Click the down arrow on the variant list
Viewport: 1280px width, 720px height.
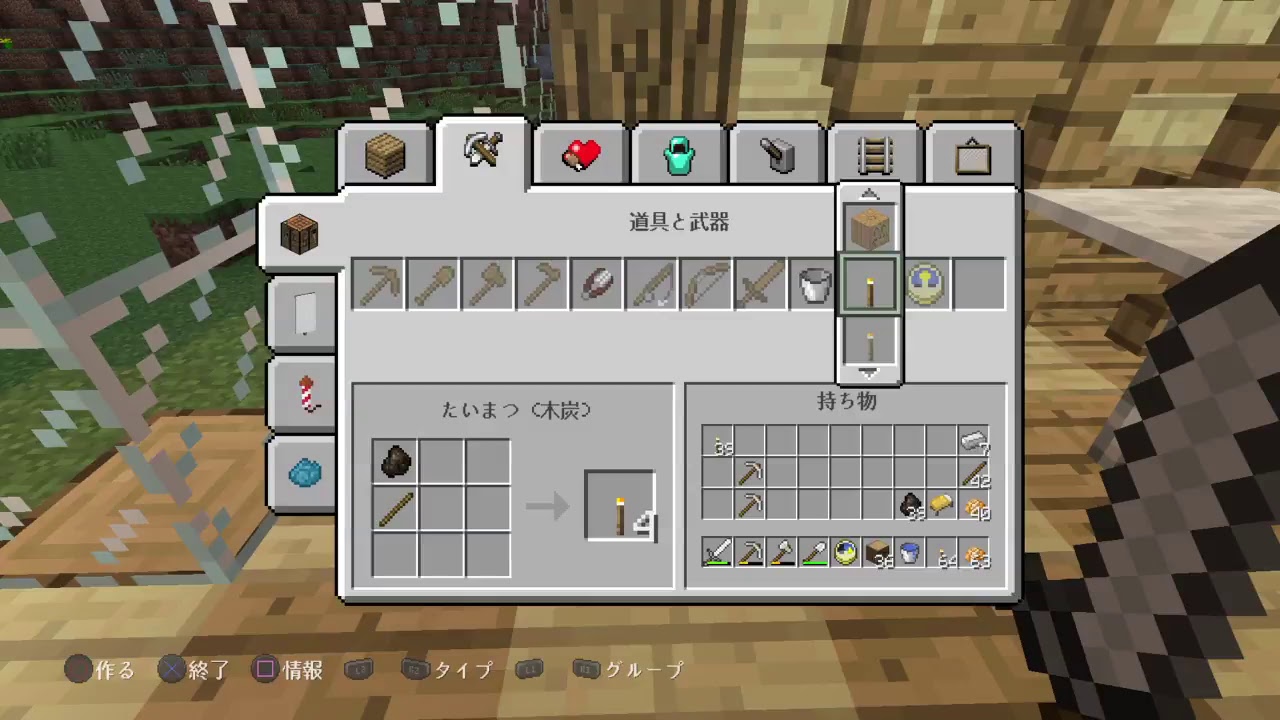coord(868,371)
